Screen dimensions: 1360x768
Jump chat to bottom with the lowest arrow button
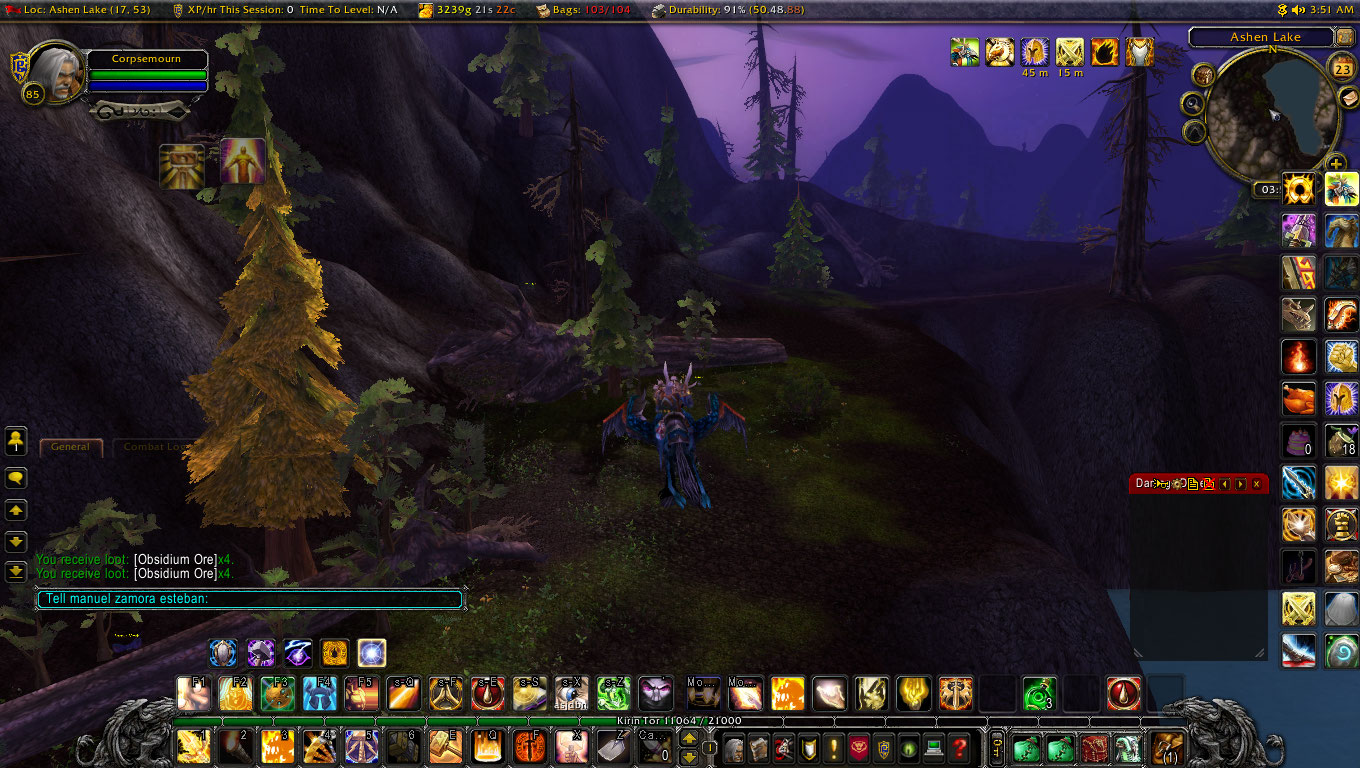point(16,572)
